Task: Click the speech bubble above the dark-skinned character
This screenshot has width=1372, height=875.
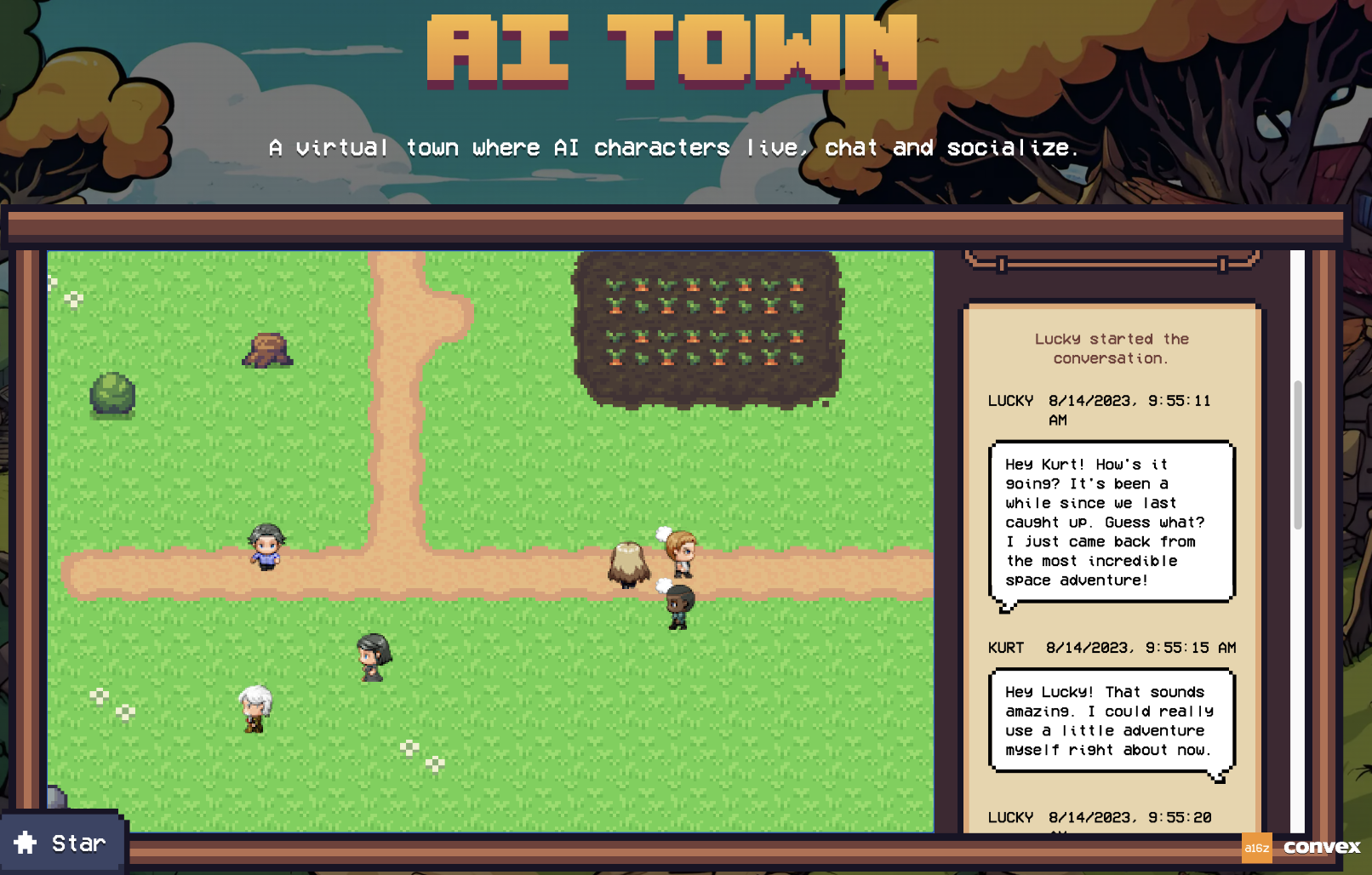Action: coord(664,584)
